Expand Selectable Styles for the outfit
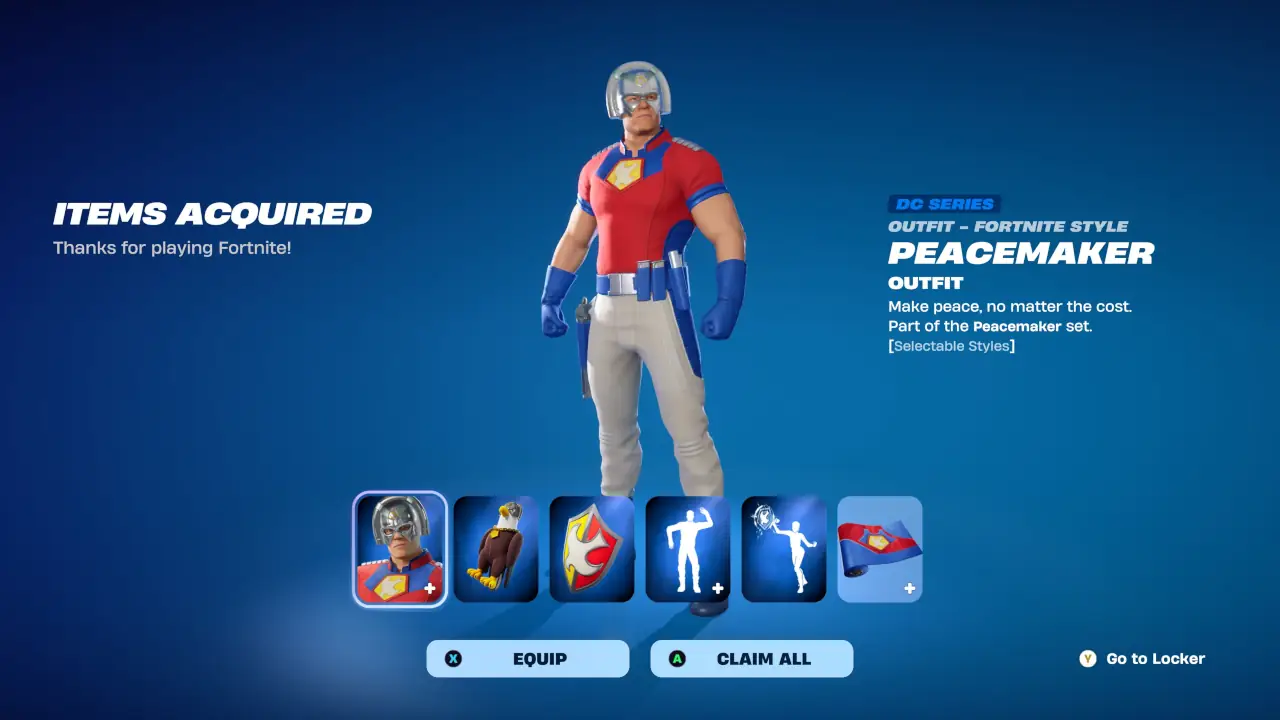The width and height of the screenshot is (1280, 720). [950, 345]
